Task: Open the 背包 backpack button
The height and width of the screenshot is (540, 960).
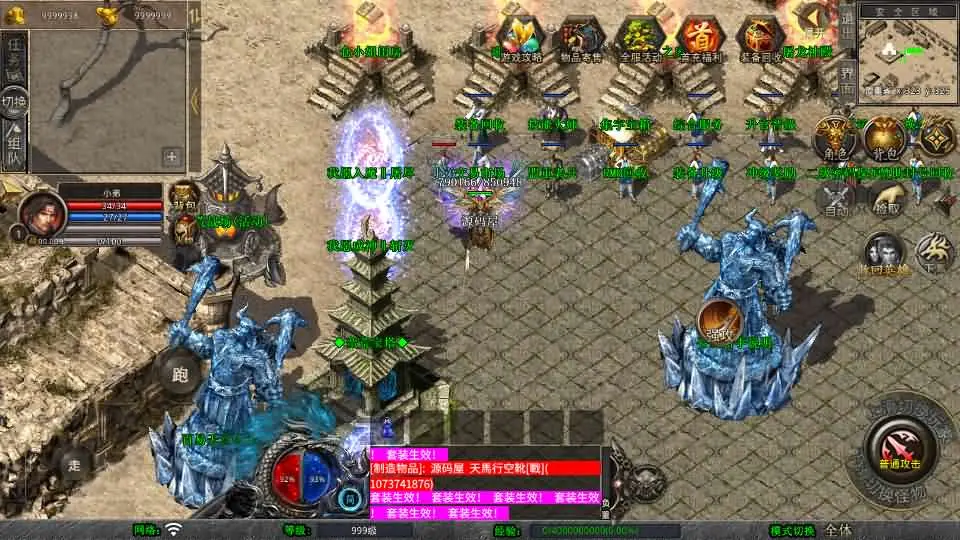Action: pos(884,139)
